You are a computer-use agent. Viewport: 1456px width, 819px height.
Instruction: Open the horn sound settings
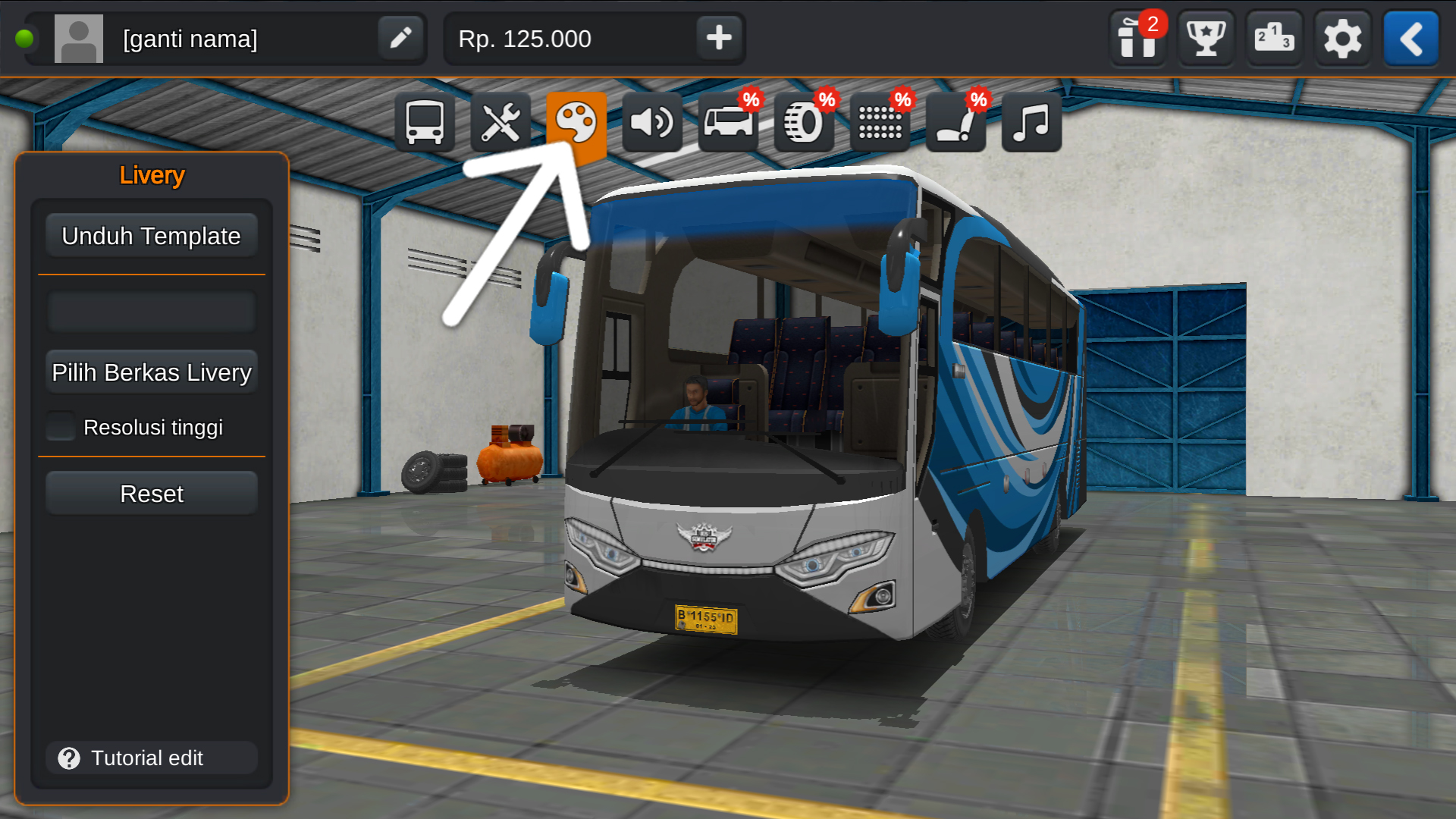pyautogui.click(x=652, y=122)
